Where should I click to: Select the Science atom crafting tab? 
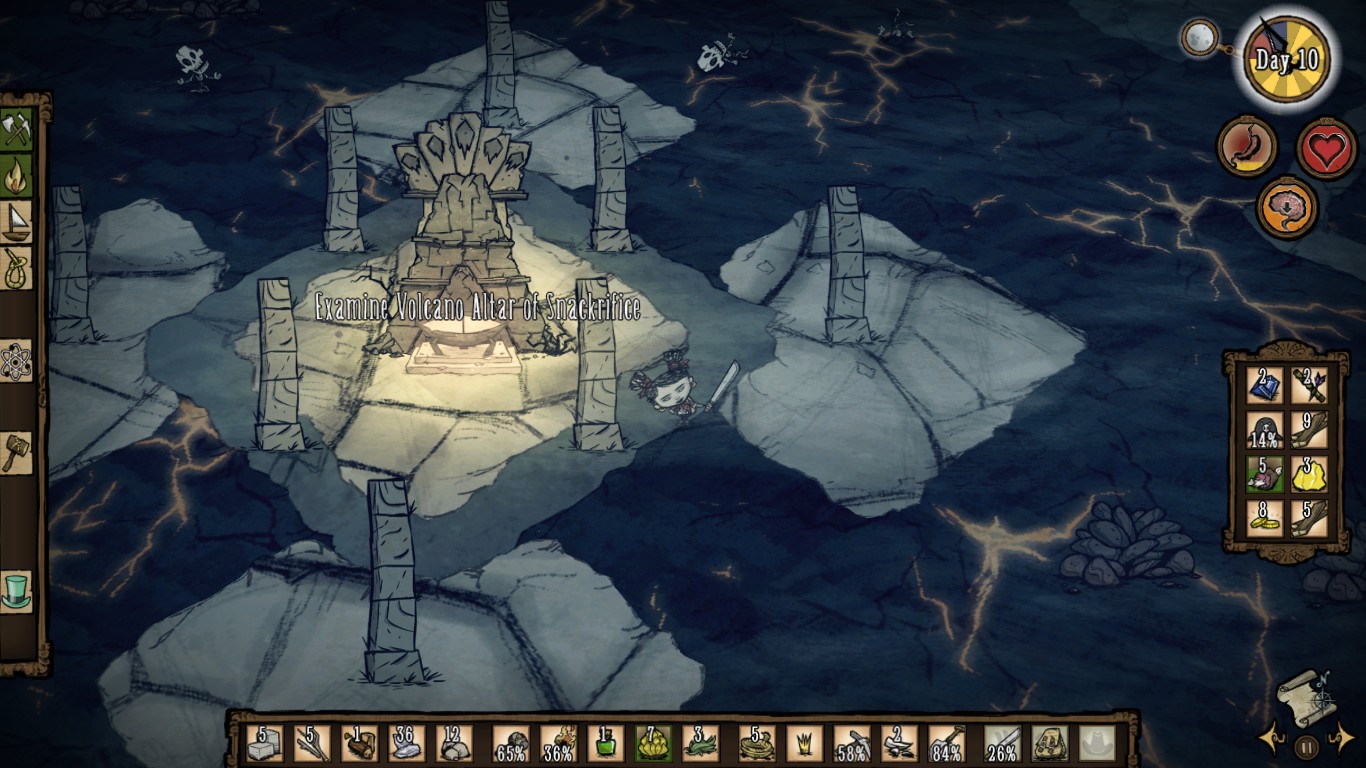(16, 361)
